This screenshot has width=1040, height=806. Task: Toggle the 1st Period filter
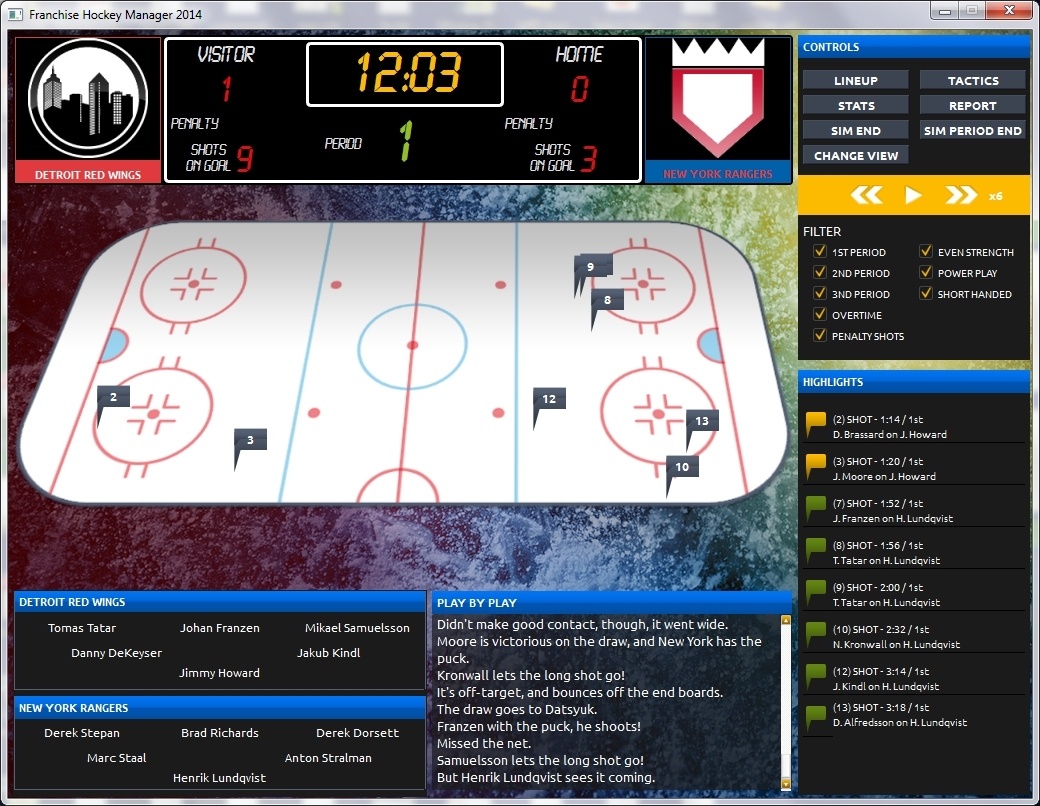(x=820, y=252)
